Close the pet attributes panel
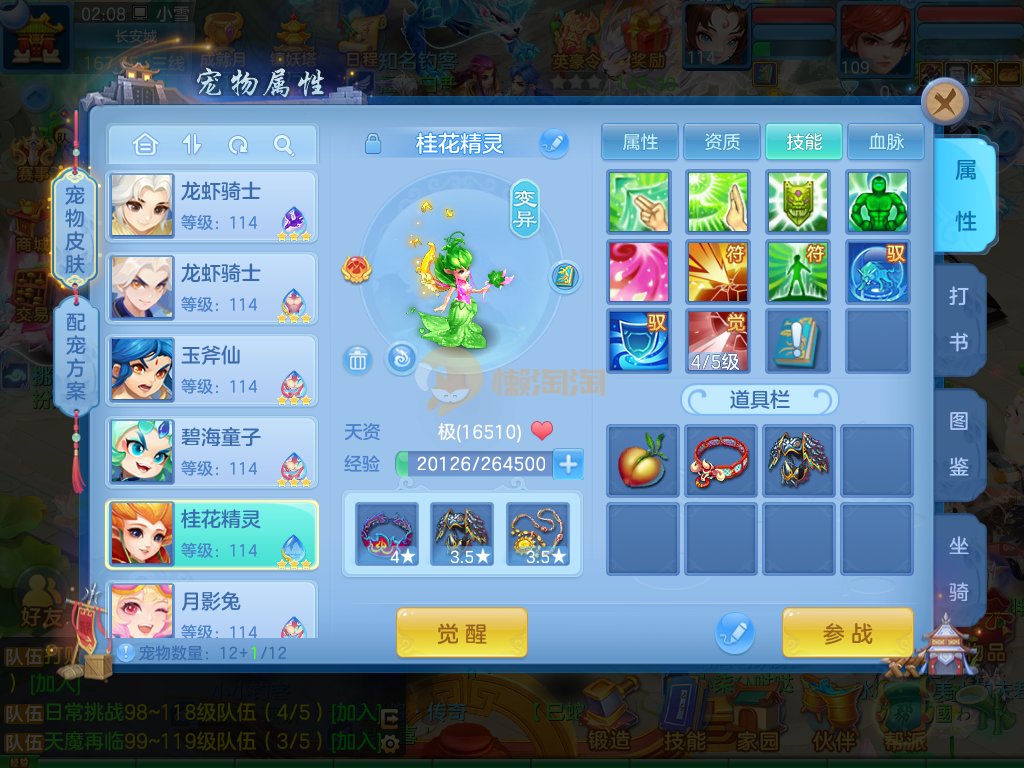1024x768 pixels. pos(944,101)
